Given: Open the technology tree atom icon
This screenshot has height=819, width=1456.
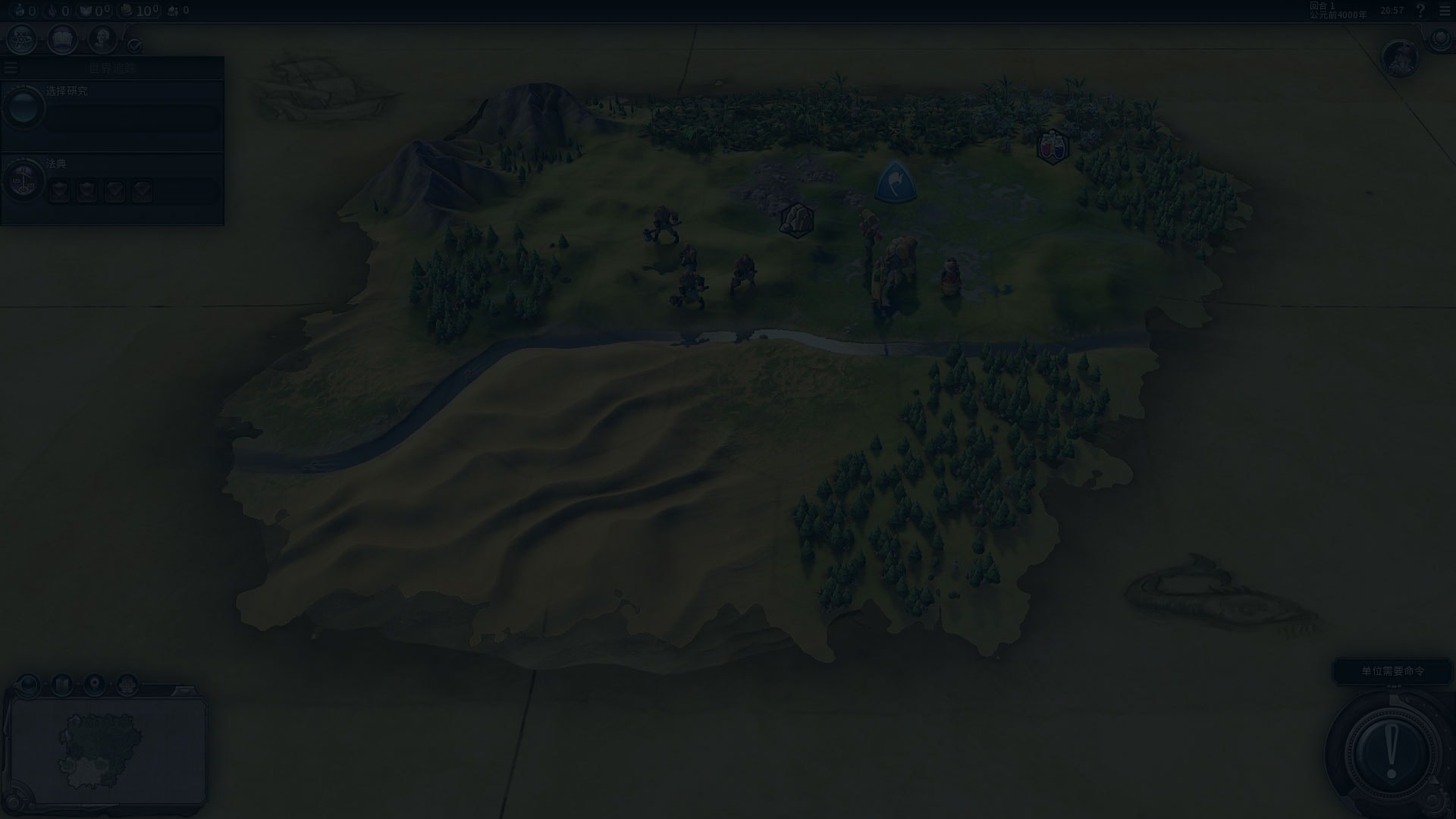Looking at the screenshot, I should [x=21, y=39].
